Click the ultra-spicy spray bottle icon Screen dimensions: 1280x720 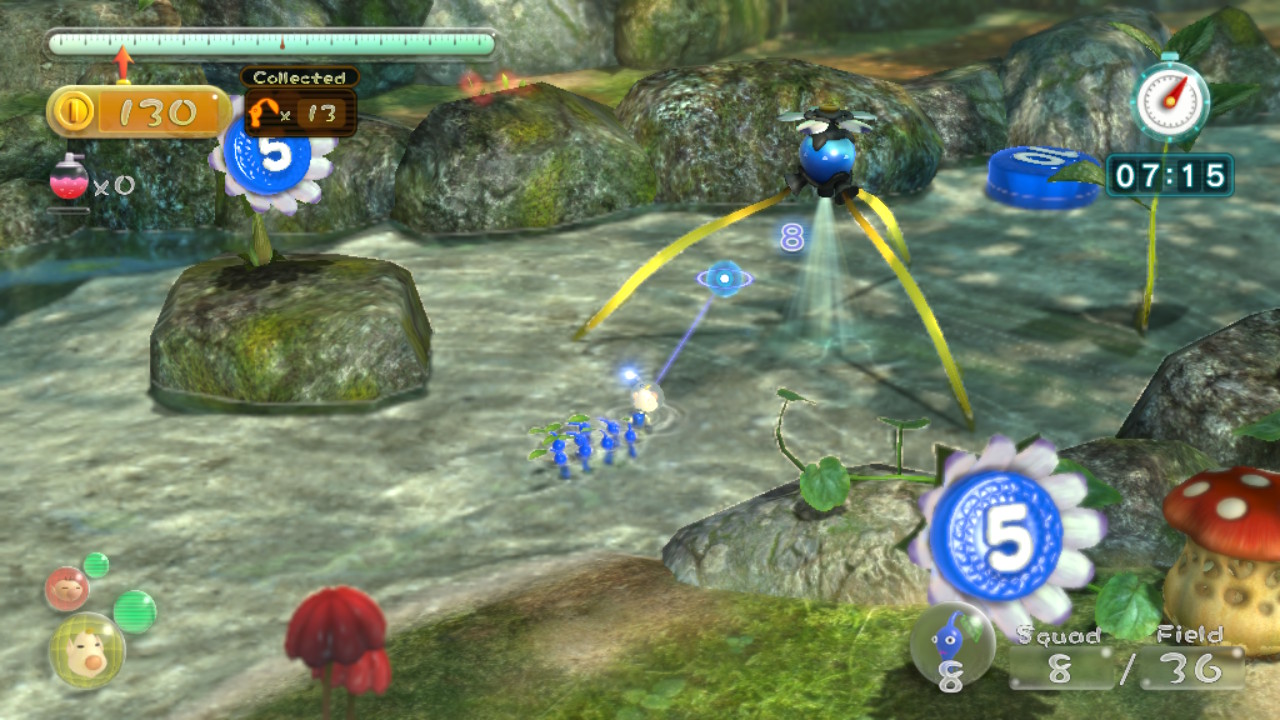coord(68,181)
